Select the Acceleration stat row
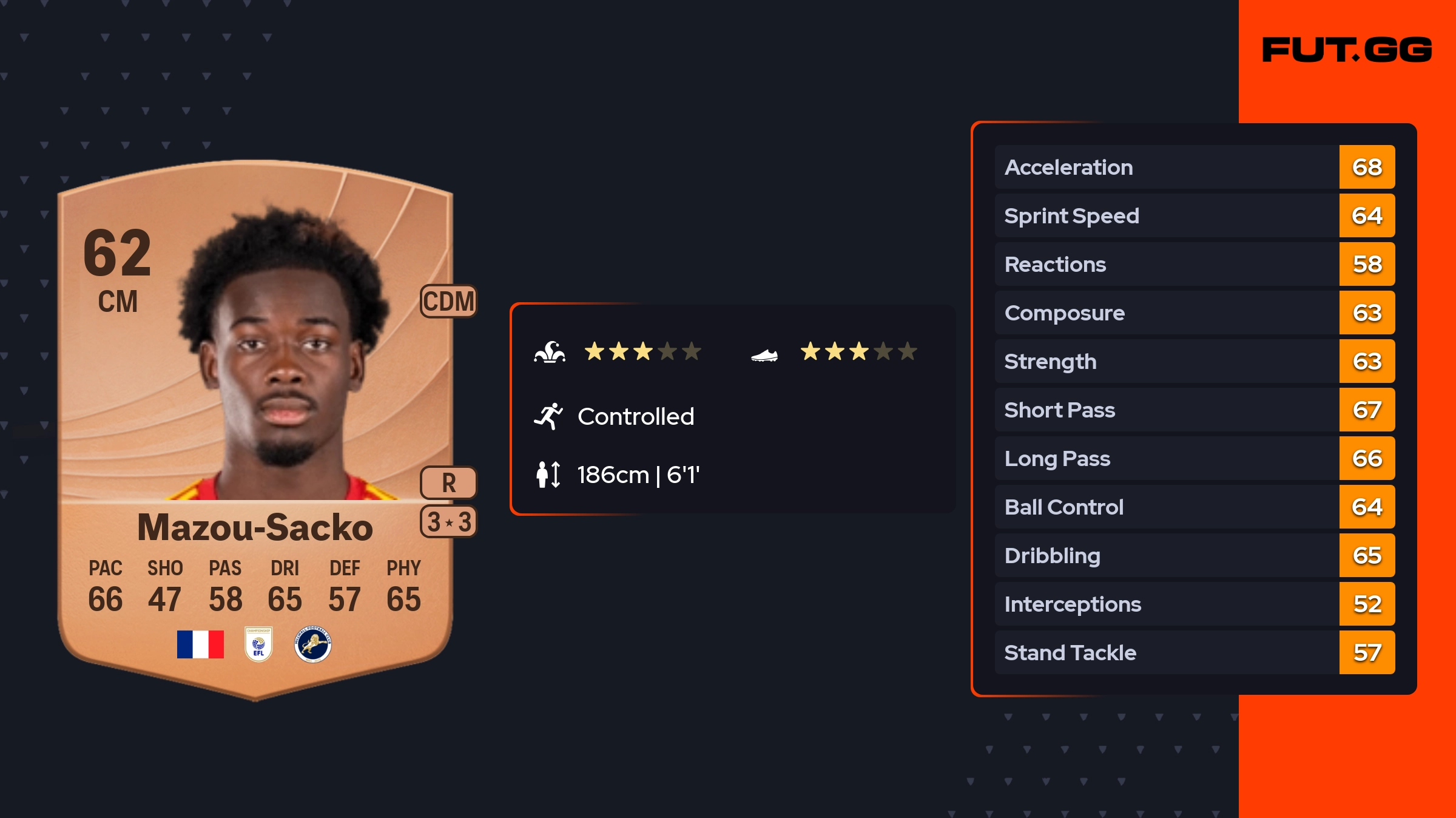The image size is (1456, 818). pos(1194,167)
